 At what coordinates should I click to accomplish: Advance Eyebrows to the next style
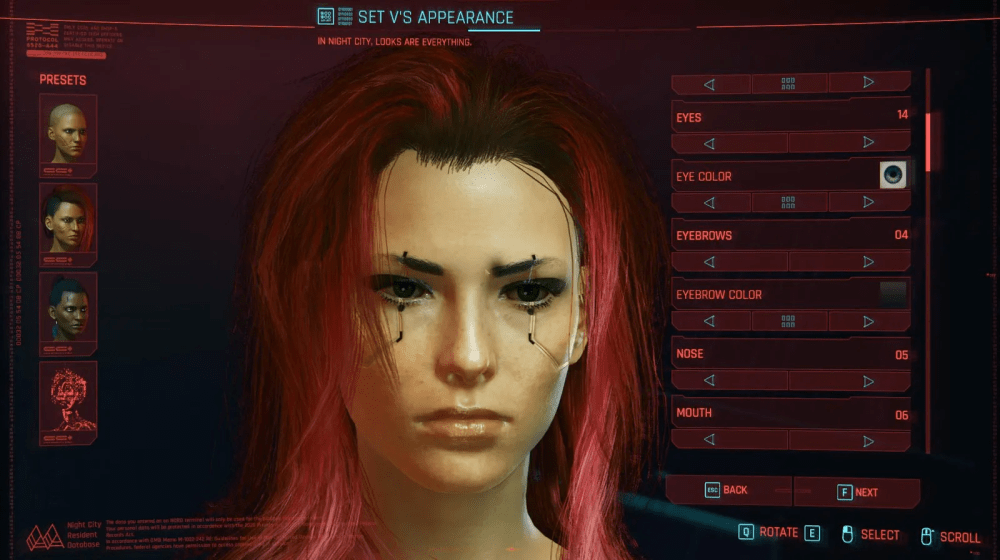pyautogui.click(x=868, y=262)
